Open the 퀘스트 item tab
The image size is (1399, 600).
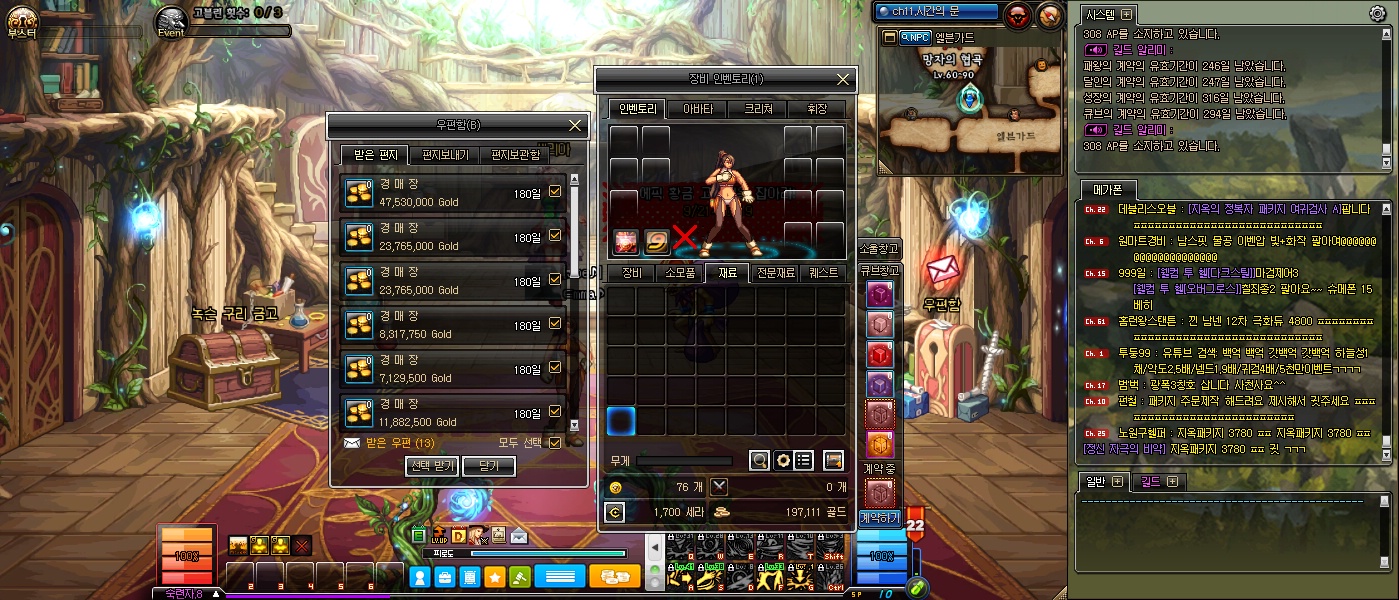pos(823,272)
